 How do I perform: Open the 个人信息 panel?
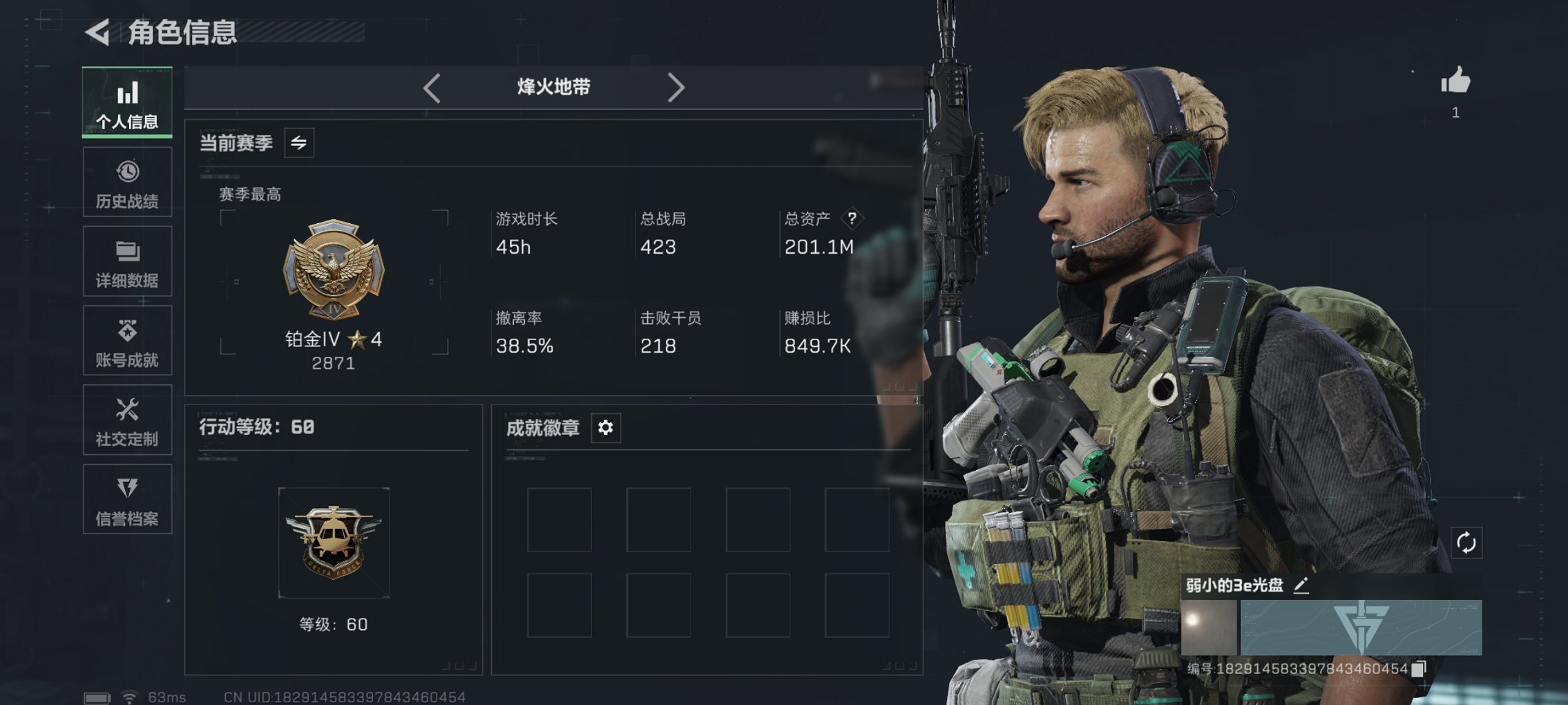127,102
